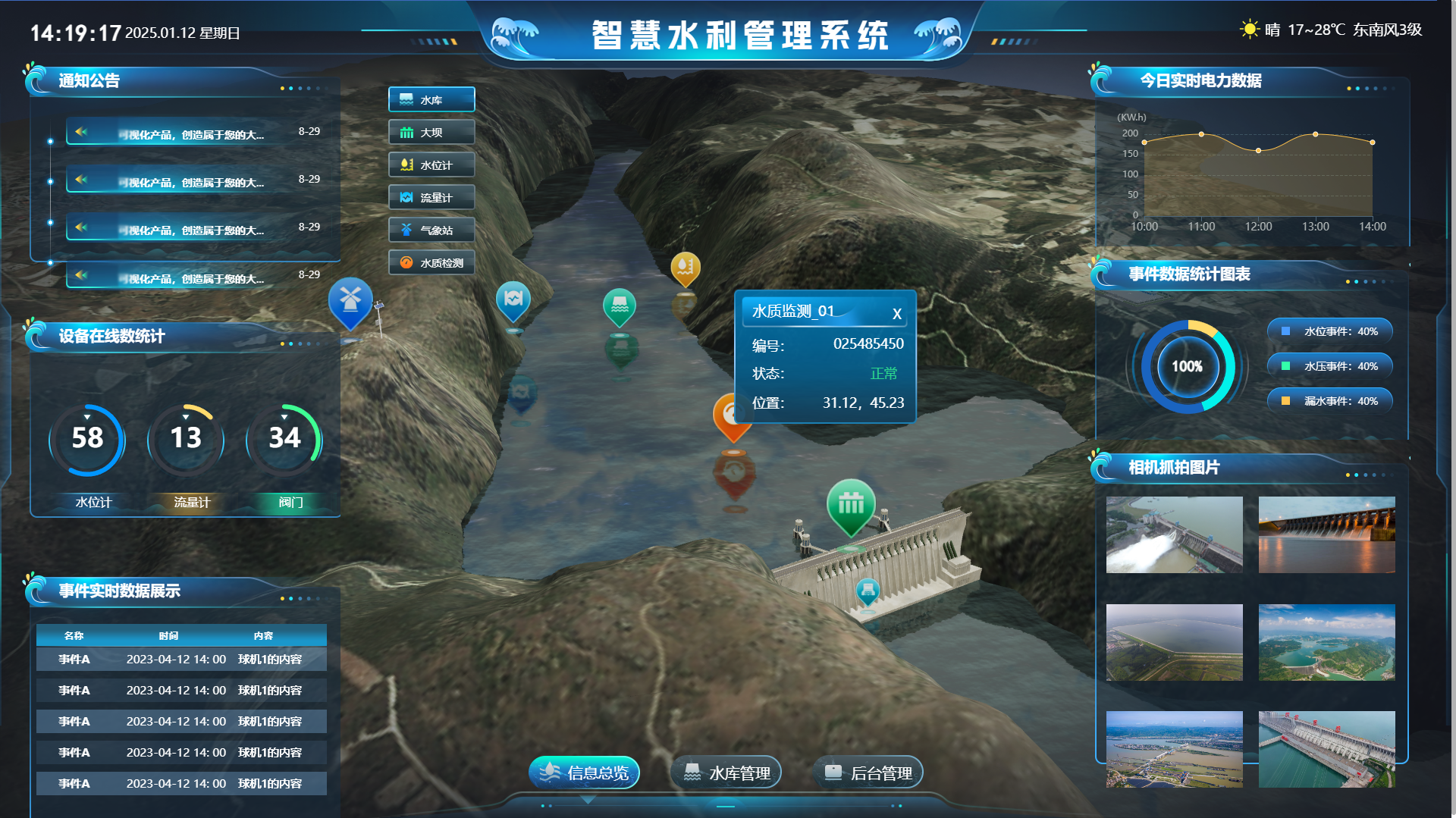Screen dimensions: 1456x818
Task: Select the 水质检测 filter button
Action: tap(431, 262)
